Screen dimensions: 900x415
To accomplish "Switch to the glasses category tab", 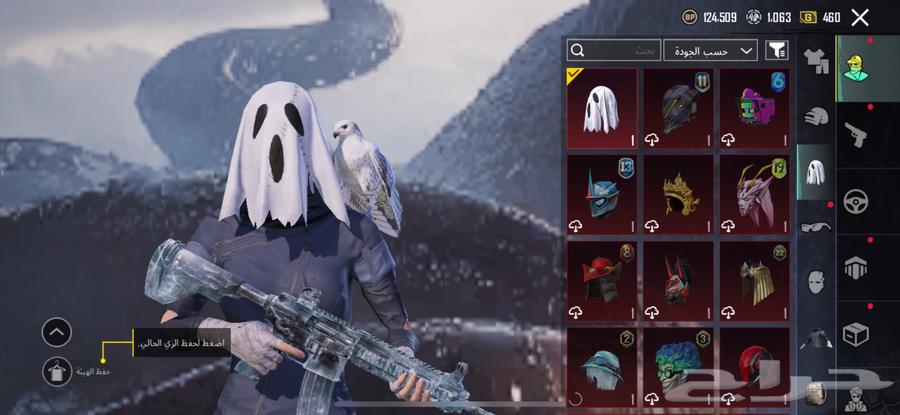I will [x=816, y=226].
